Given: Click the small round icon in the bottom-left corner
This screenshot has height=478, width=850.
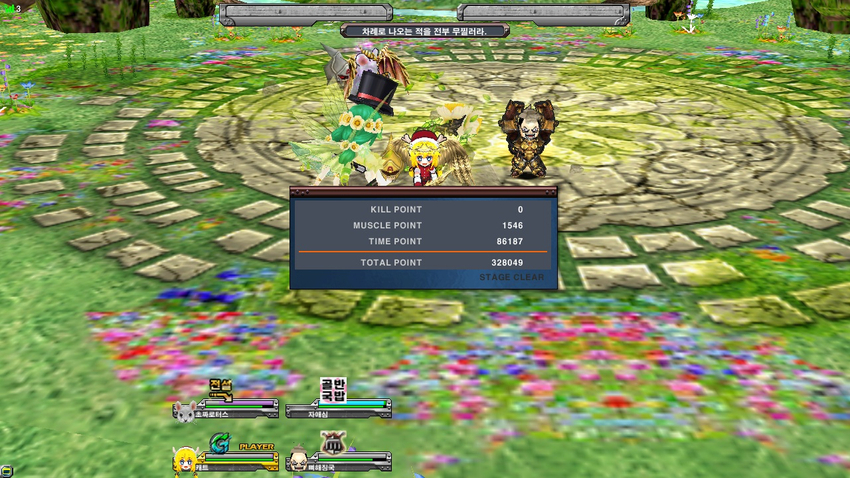Looking at the screenshot, I should tap(7, 470).
